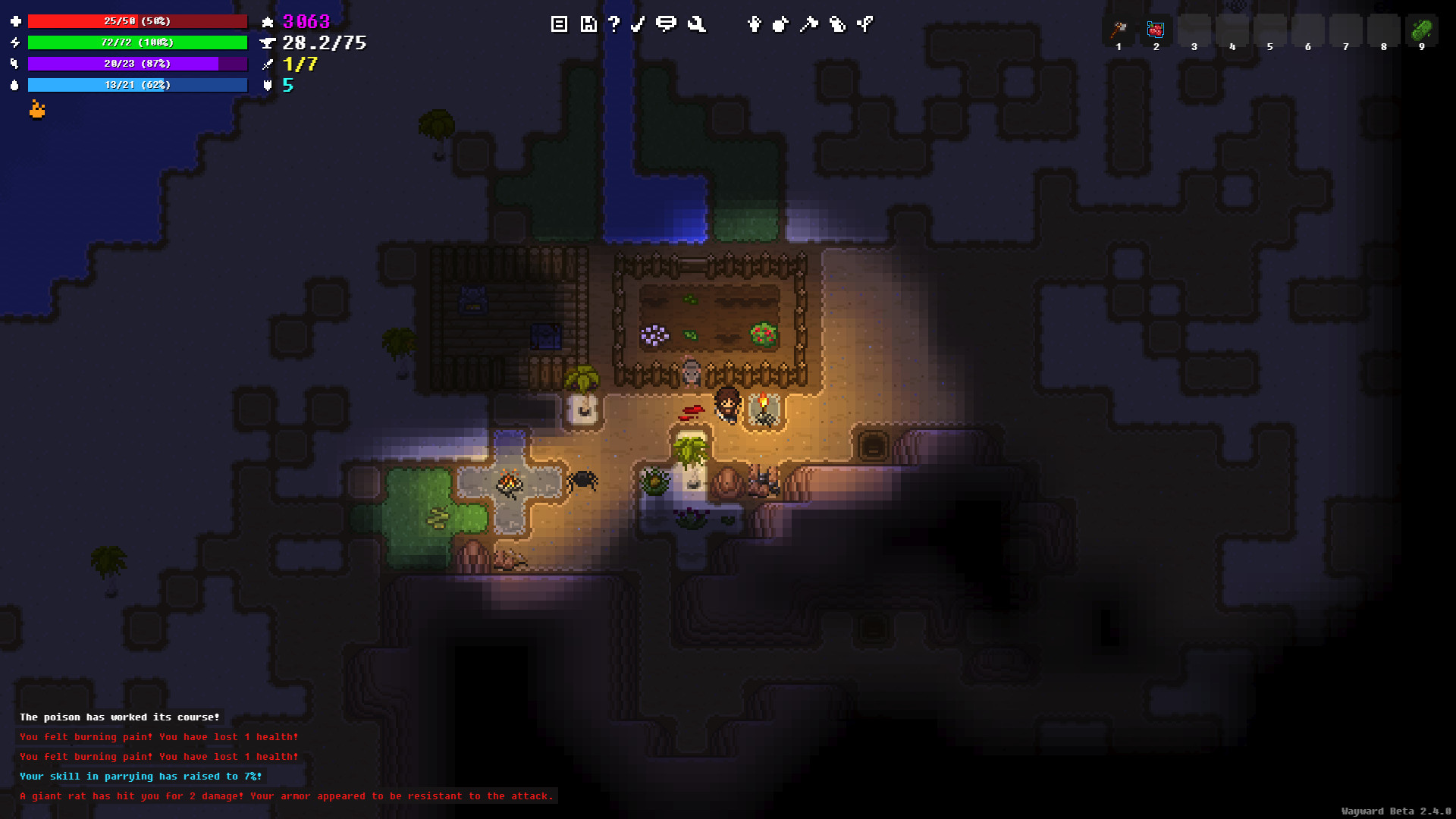Open the checkmark milestones icon

pyautogui.click(x=638, y=24)
